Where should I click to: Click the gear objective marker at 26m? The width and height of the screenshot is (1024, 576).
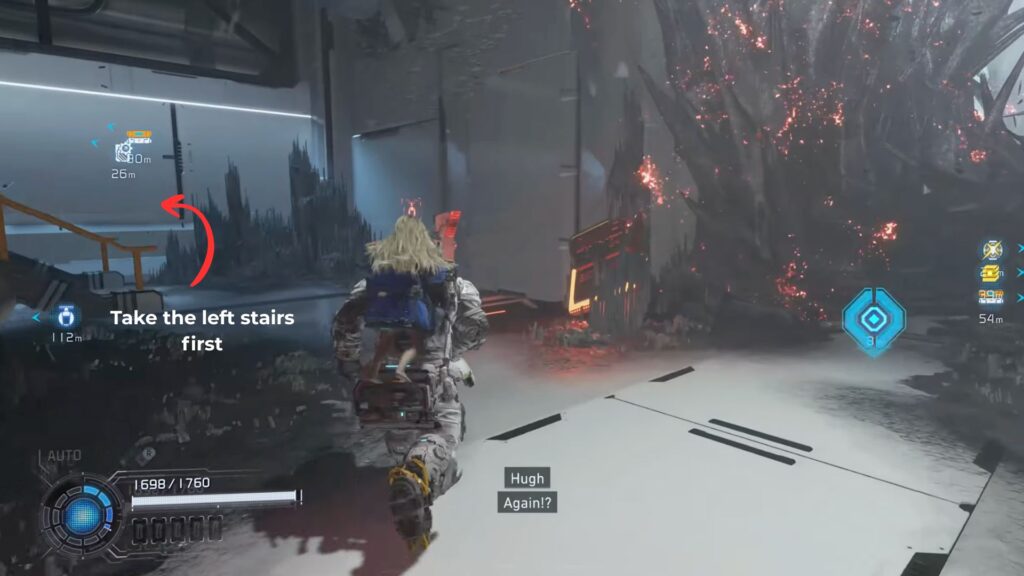(124, 152)
